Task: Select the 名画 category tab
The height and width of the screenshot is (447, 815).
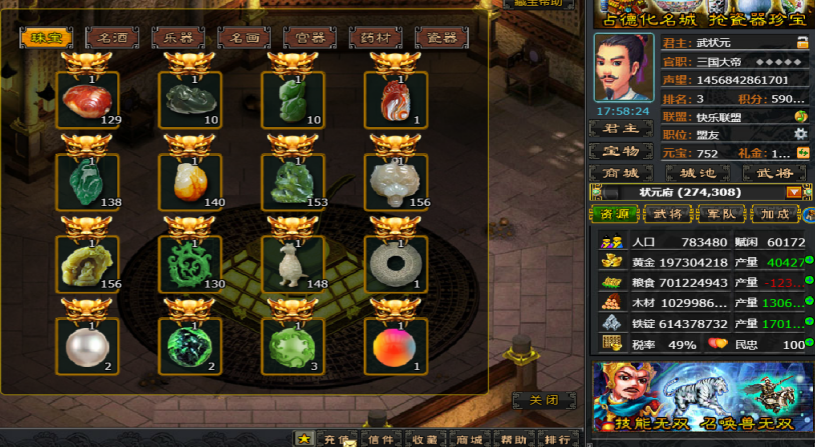Action: (x=244, y=38)
